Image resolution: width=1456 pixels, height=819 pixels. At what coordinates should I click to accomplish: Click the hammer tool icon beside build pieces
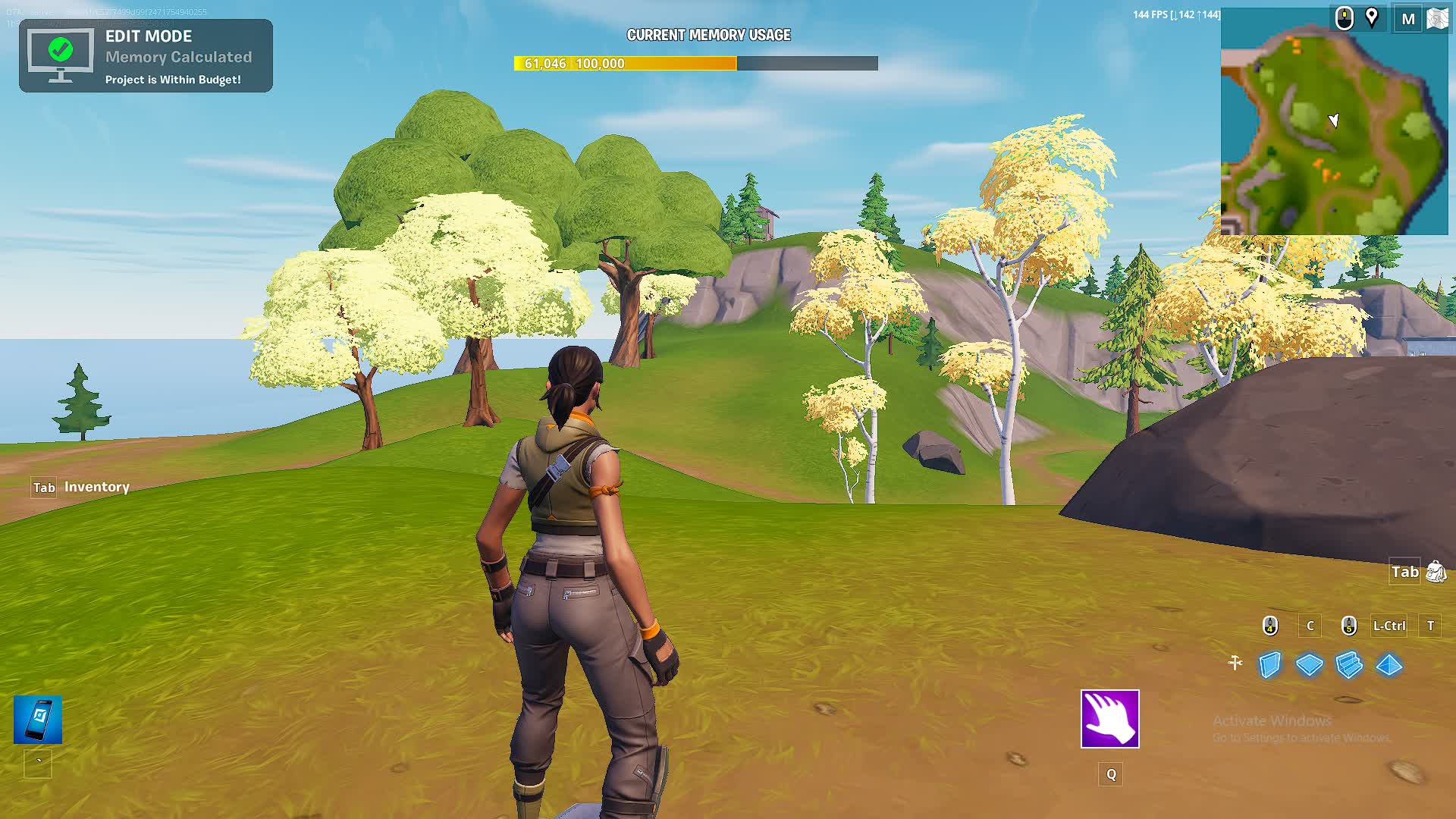point(1235,662)
